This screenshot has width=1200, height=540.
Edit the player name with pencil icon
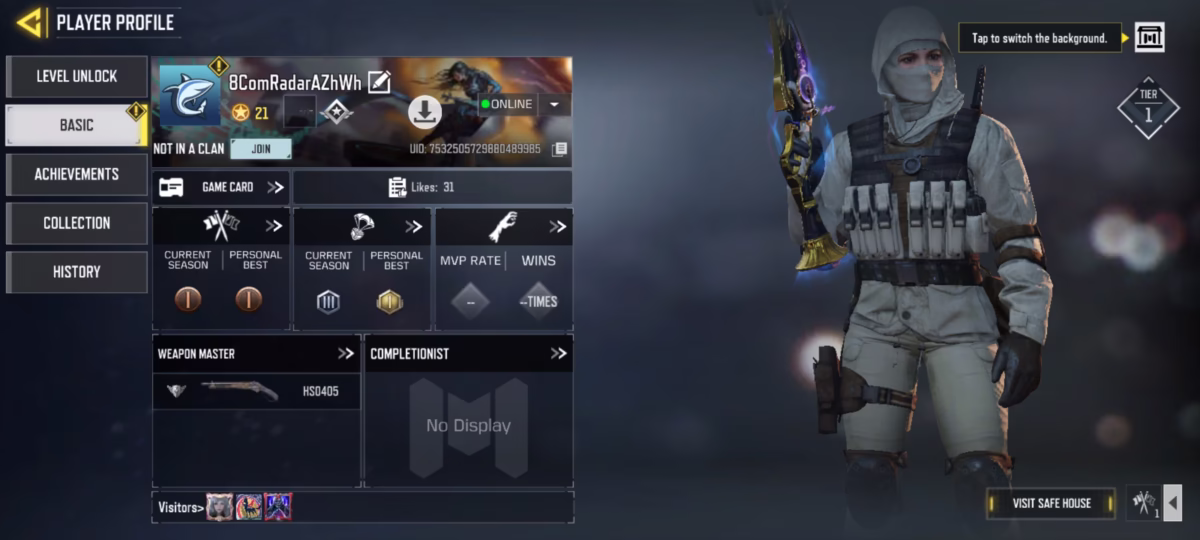379,82
